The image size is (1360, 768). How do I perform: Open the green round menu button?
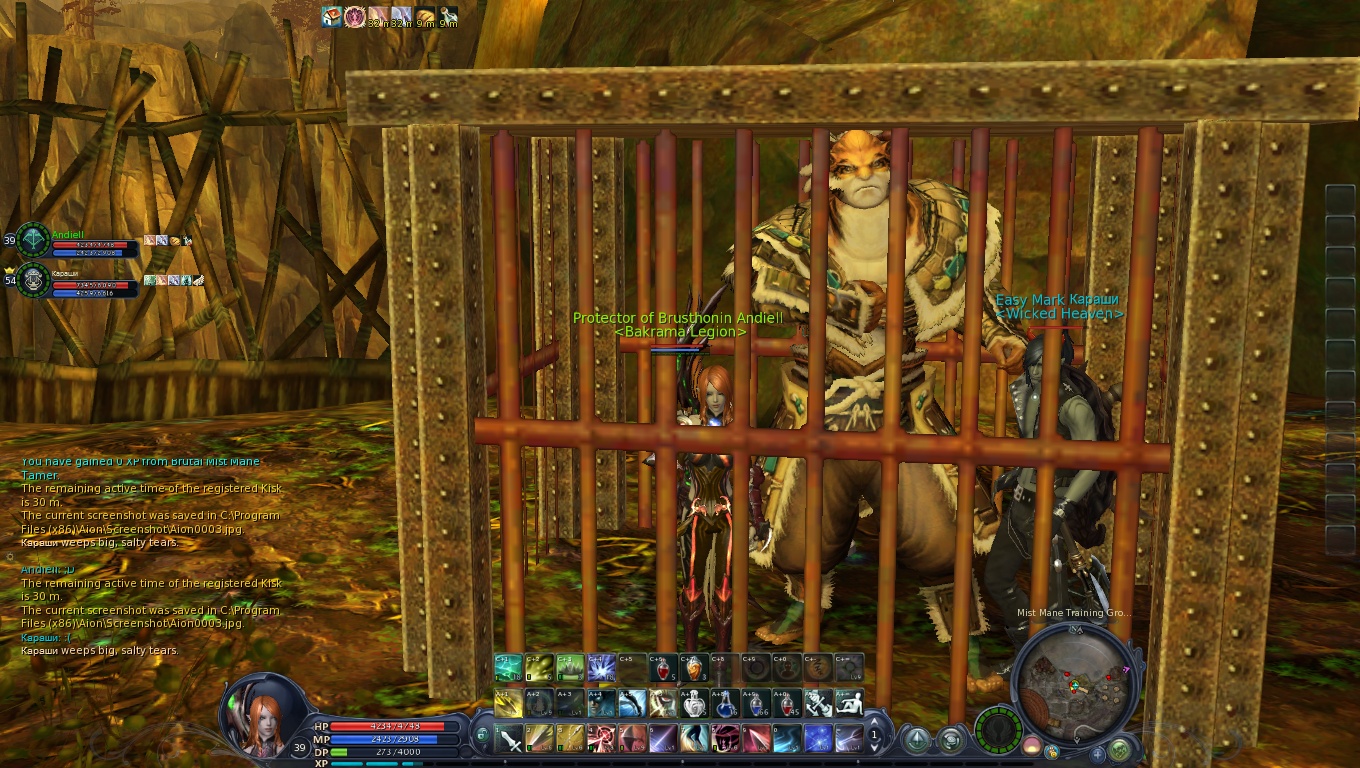coord(1120,748)
